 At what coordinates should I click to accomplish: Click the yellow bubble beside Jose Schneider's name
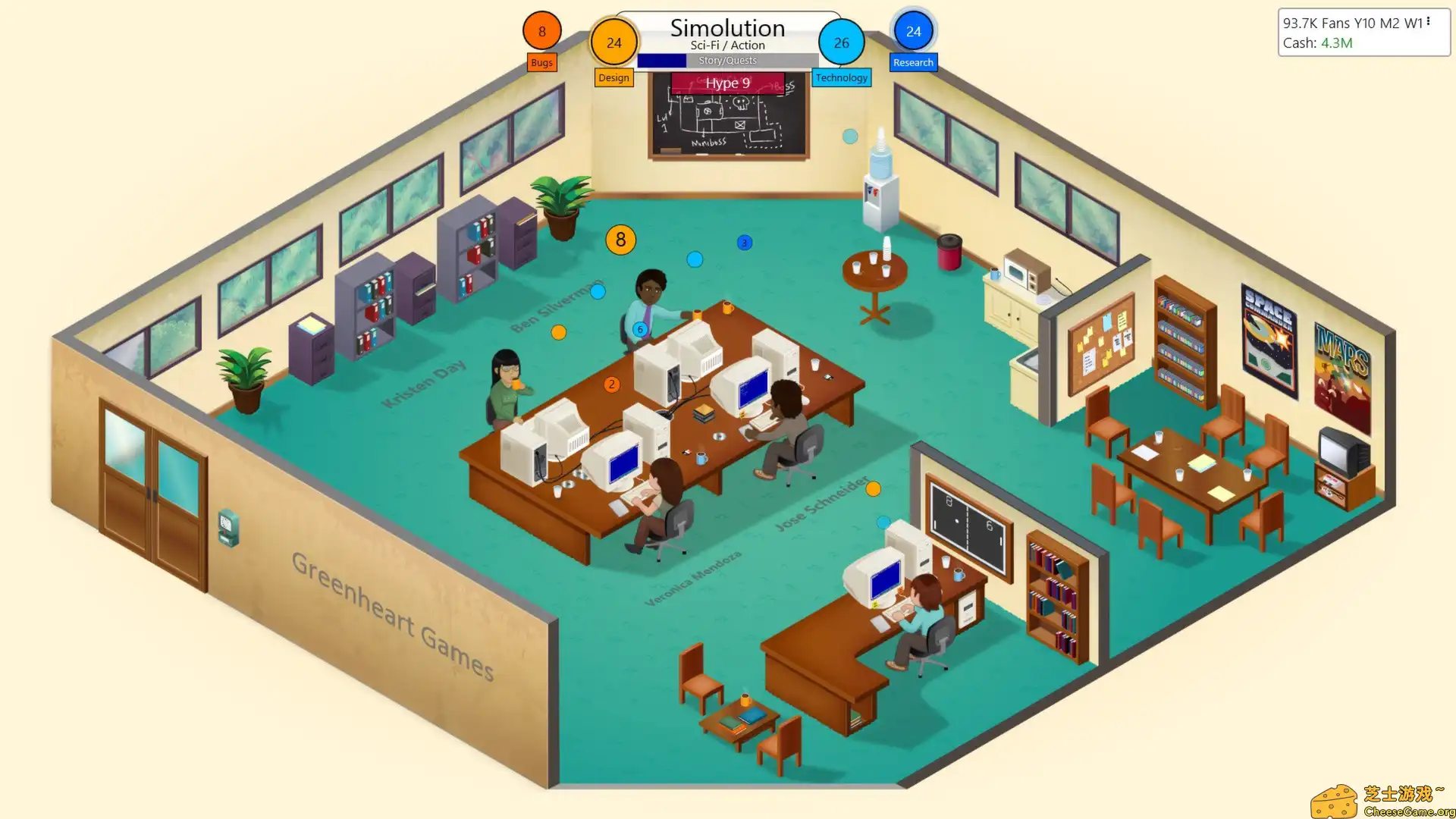point(874,490)
